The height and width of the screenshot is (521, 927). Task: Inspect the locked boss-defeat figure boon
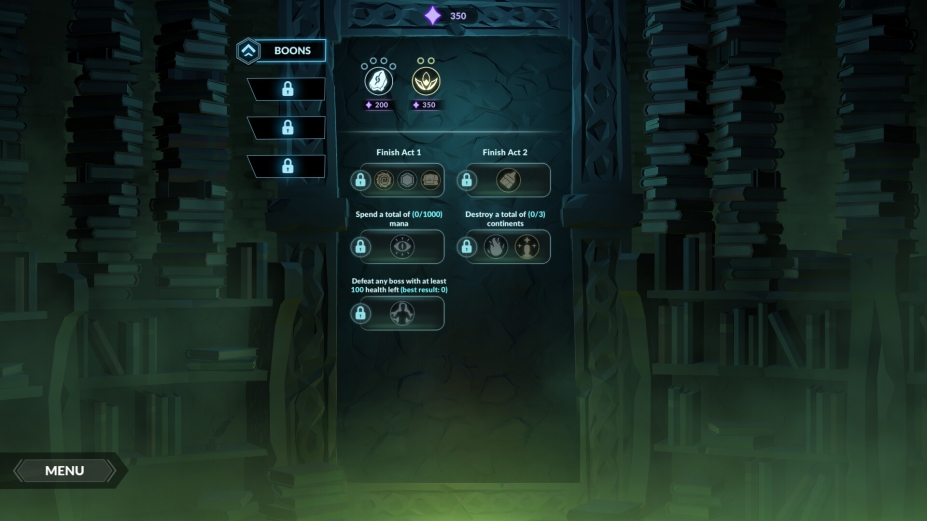point(403,313)
